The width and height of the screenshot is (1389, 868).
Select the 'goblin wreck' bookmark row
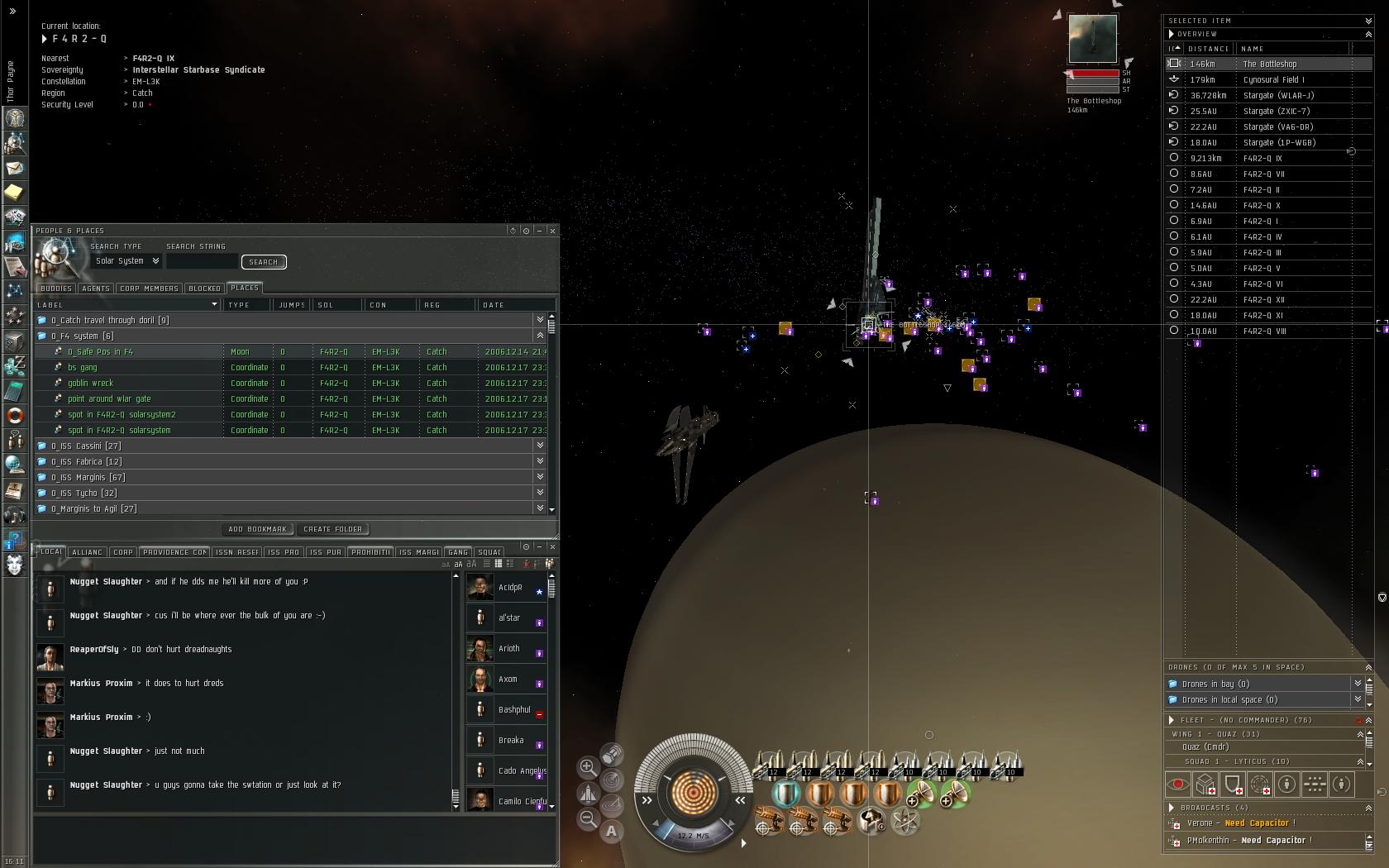(91, 384)
